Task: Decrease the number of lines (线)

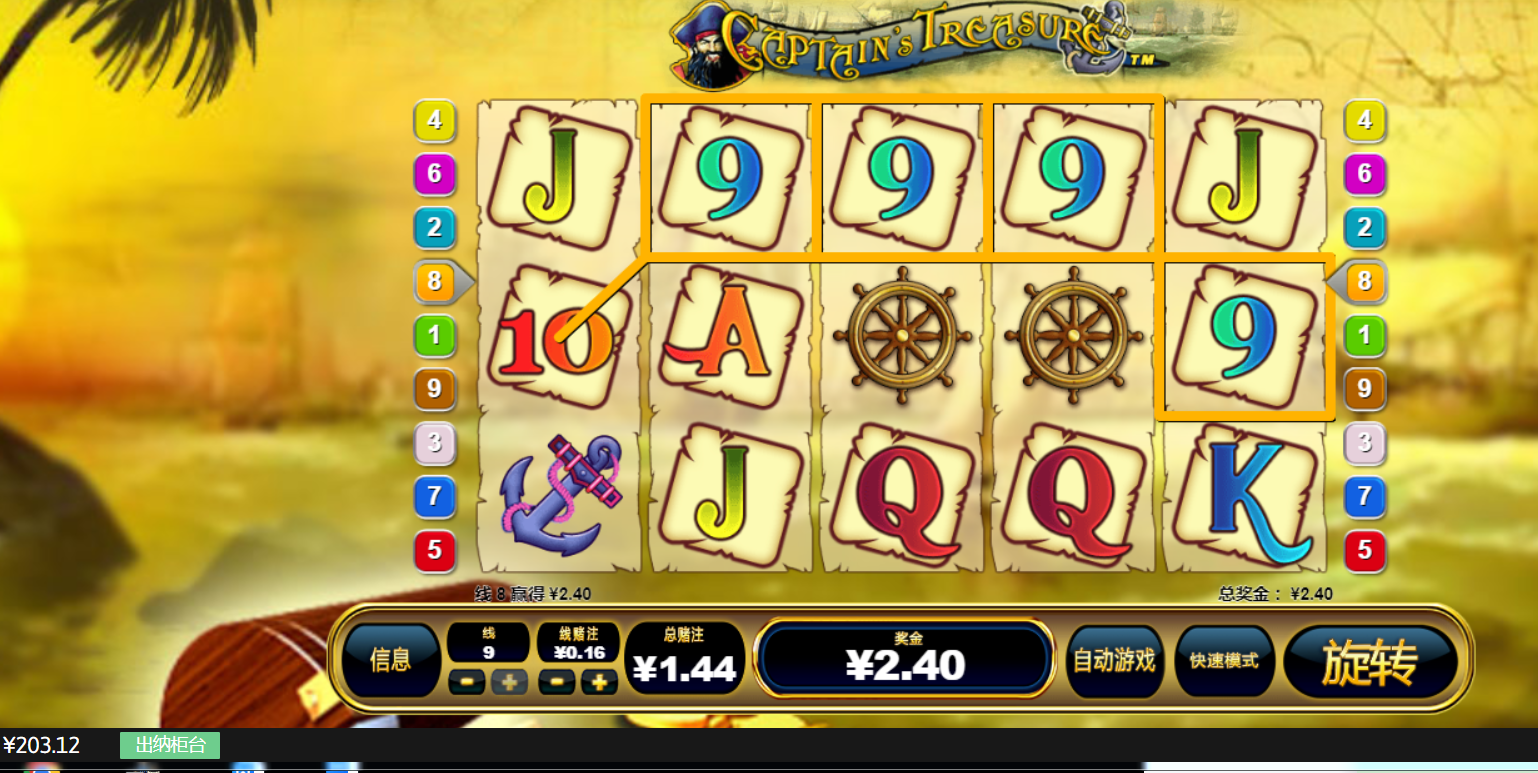Action: (x=467, y=683)
